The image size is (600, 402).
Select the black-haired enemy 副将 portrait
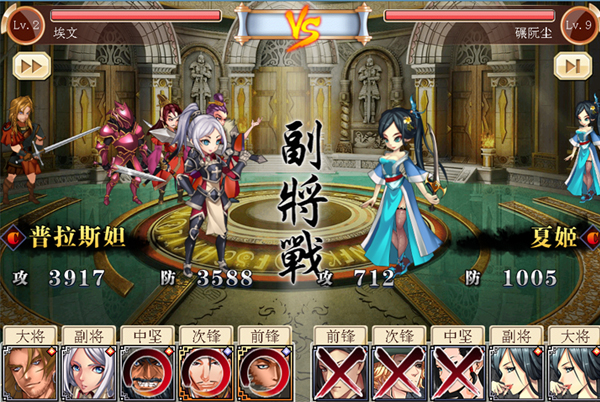[512, 373]
